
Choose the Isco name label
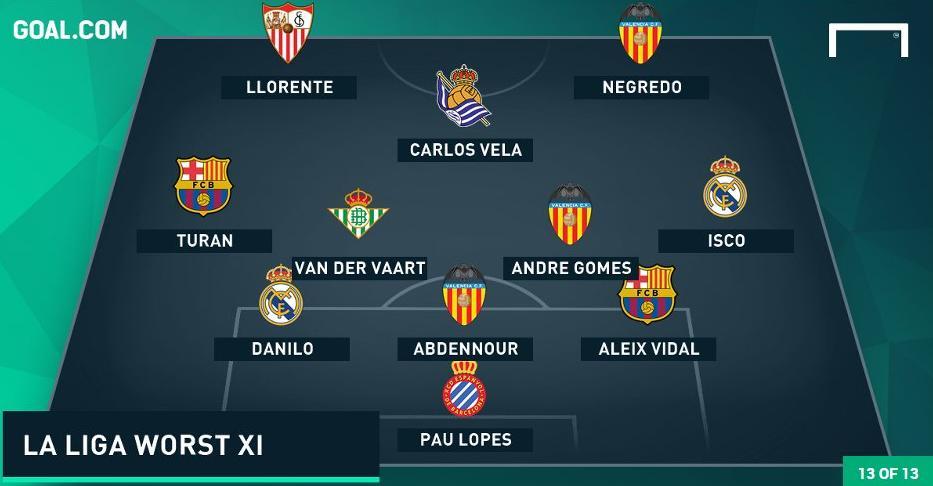tap(725, 240)
